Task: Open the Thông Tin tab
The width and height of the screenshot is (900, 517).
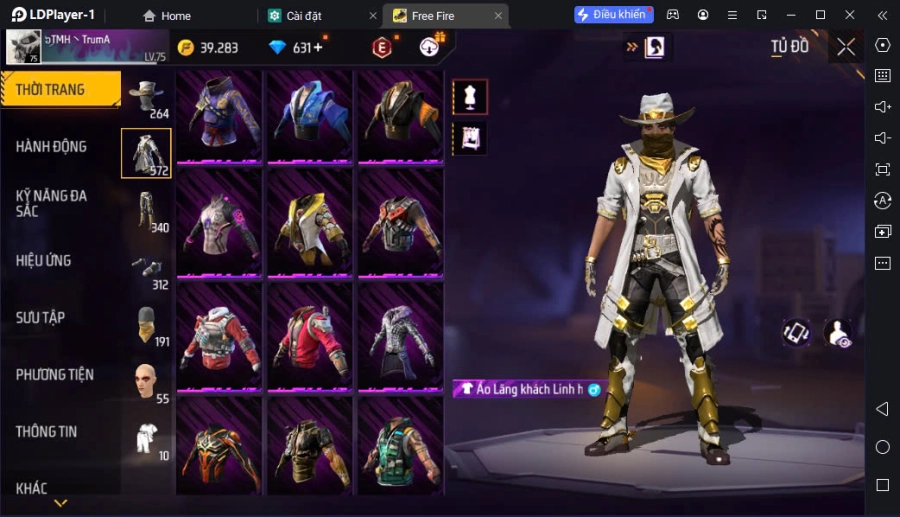Action: coord(47,432)
